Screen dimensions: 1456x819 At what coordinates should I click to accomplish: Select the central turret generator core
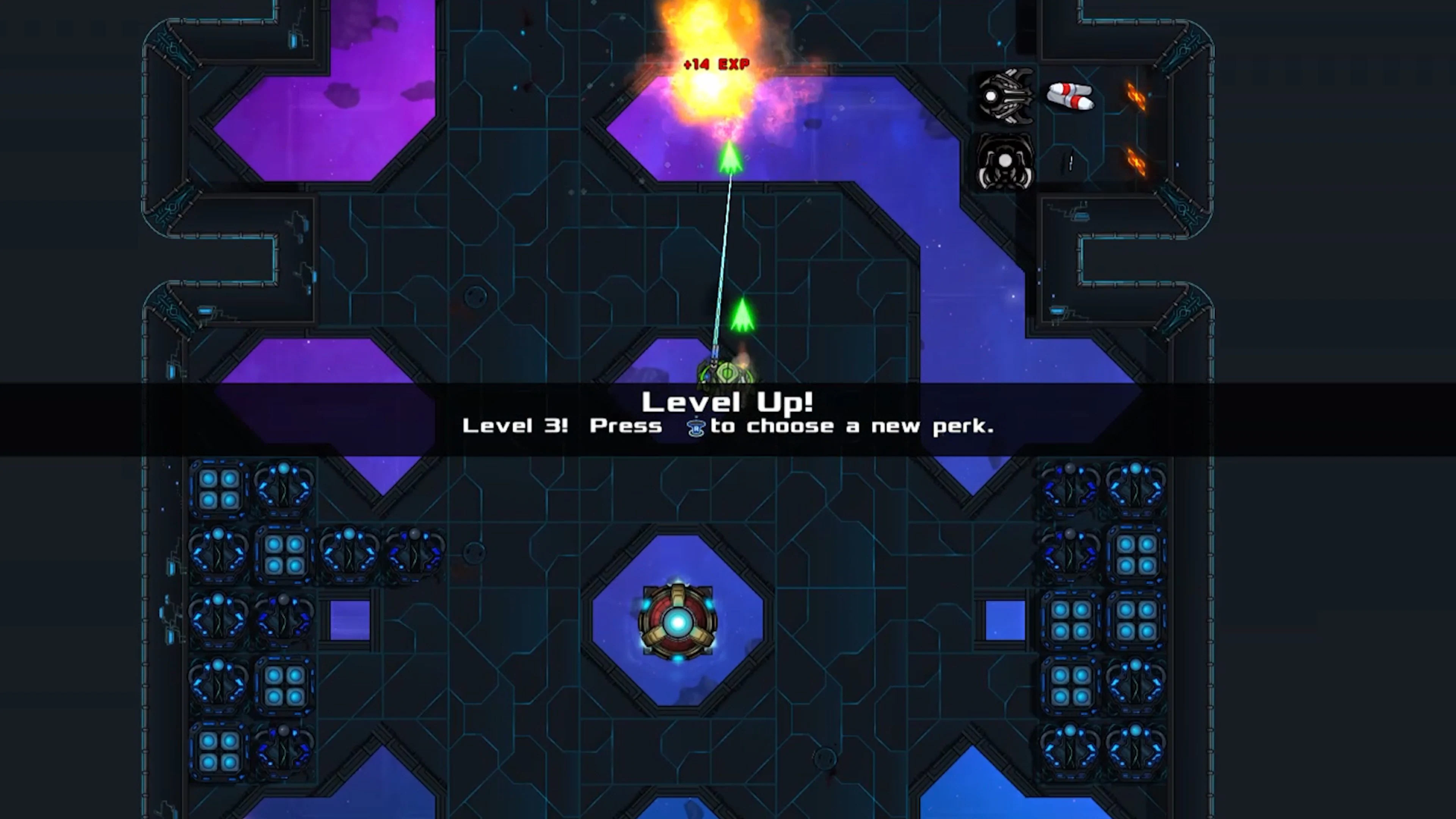[x=678, y=622]
